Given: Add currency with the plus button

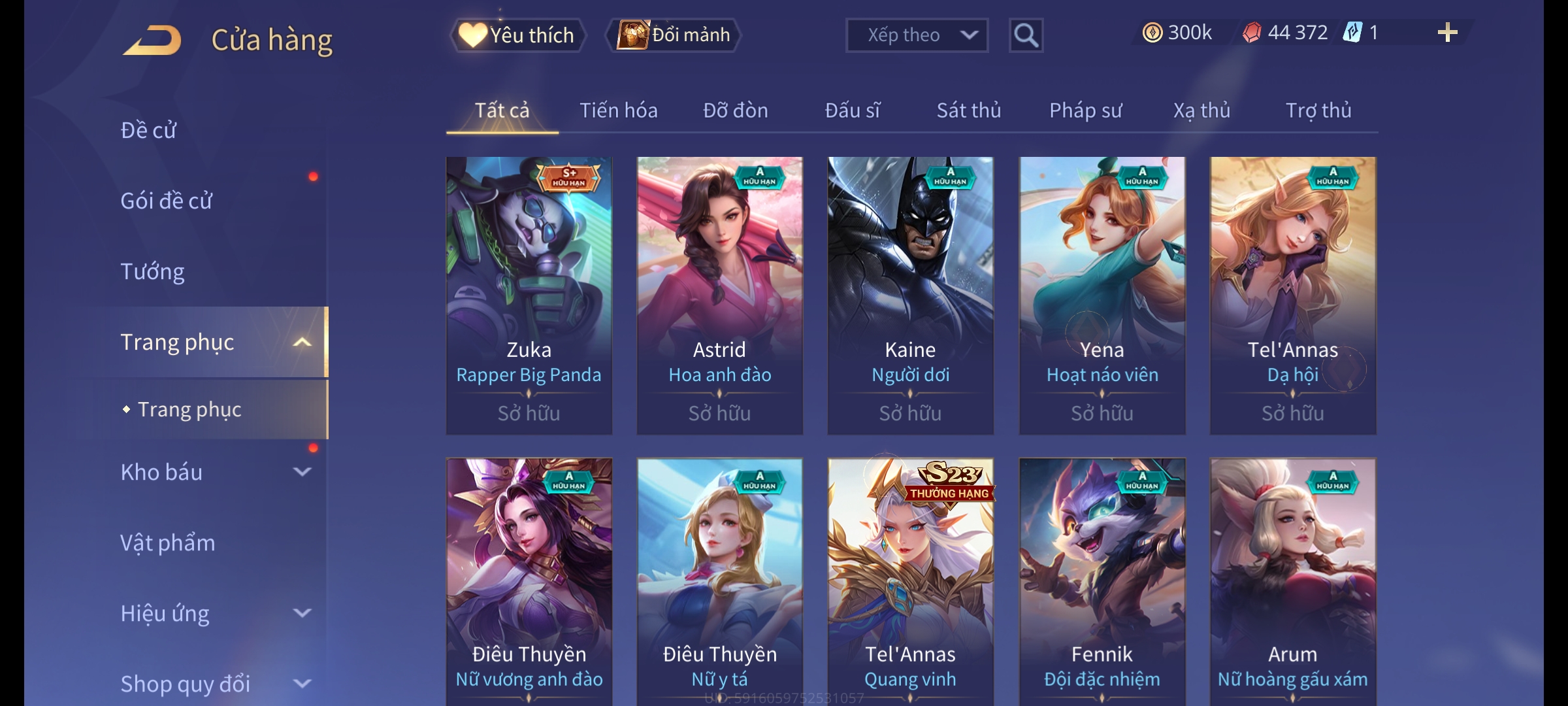Looking at the screenshot, I should point(1447,33).
